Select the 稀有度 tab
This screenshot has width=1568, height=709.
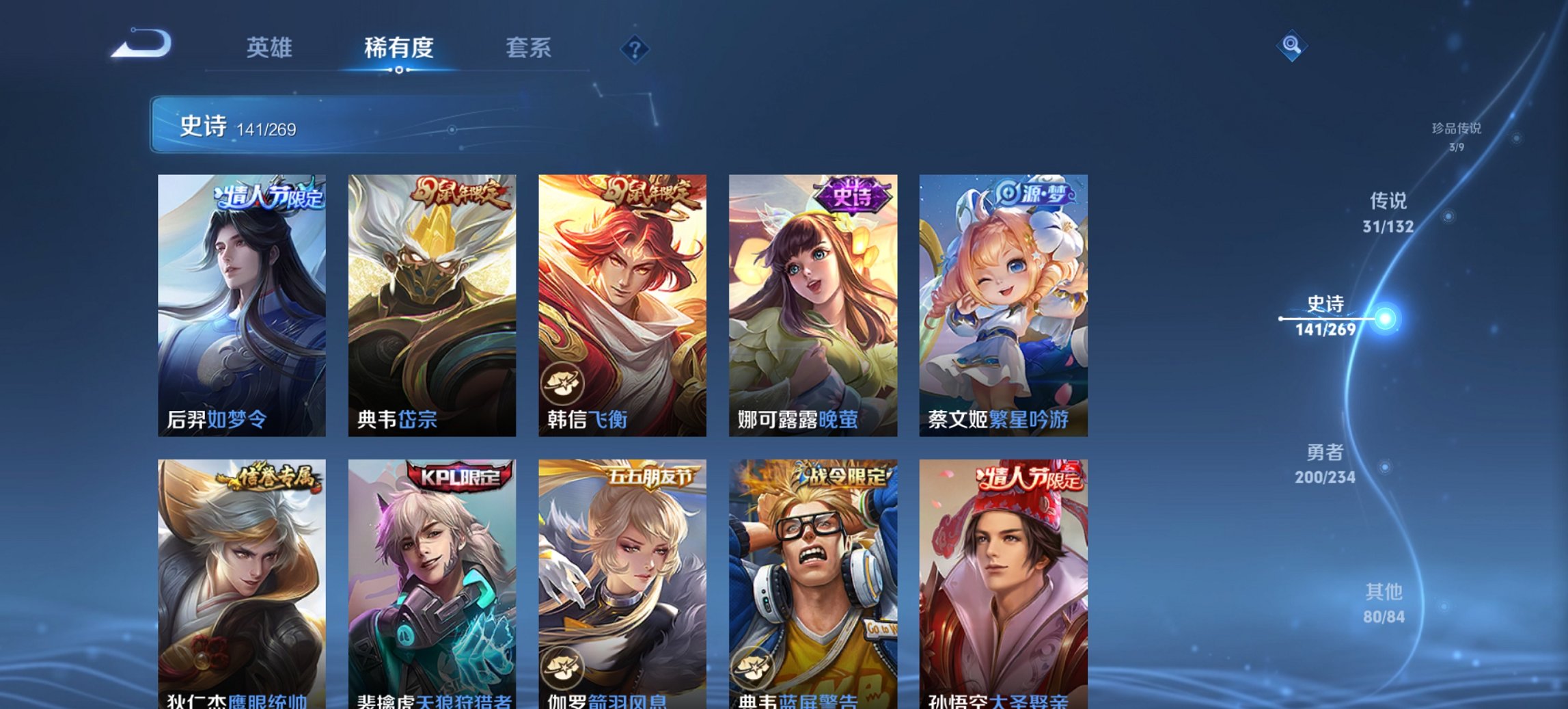coord(398,48)
